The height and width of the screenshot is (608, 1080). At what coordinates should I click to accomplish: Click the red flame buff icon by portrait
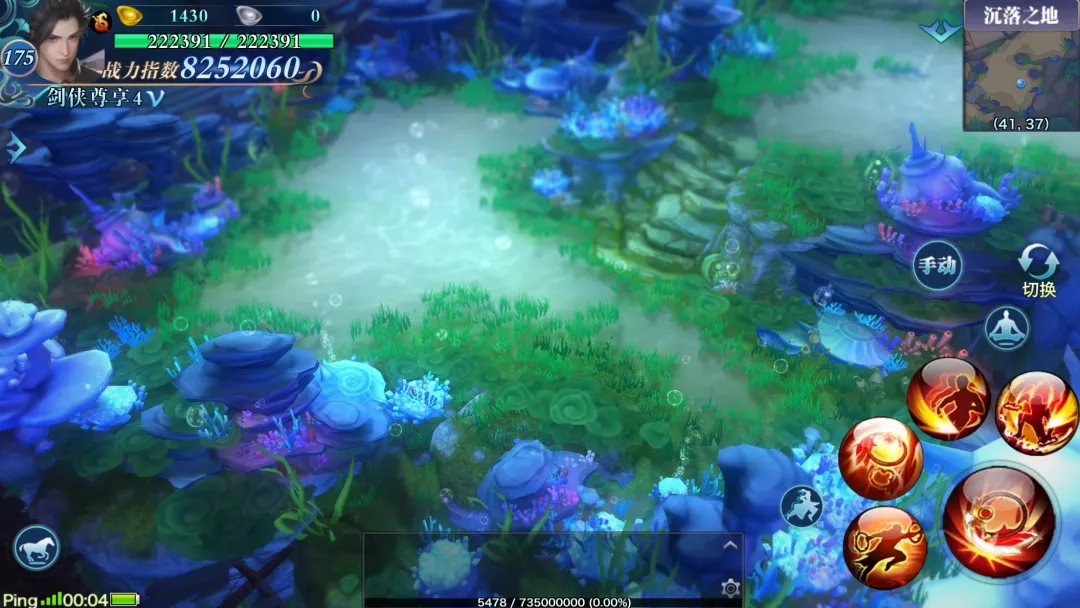[x=101, y=18]
